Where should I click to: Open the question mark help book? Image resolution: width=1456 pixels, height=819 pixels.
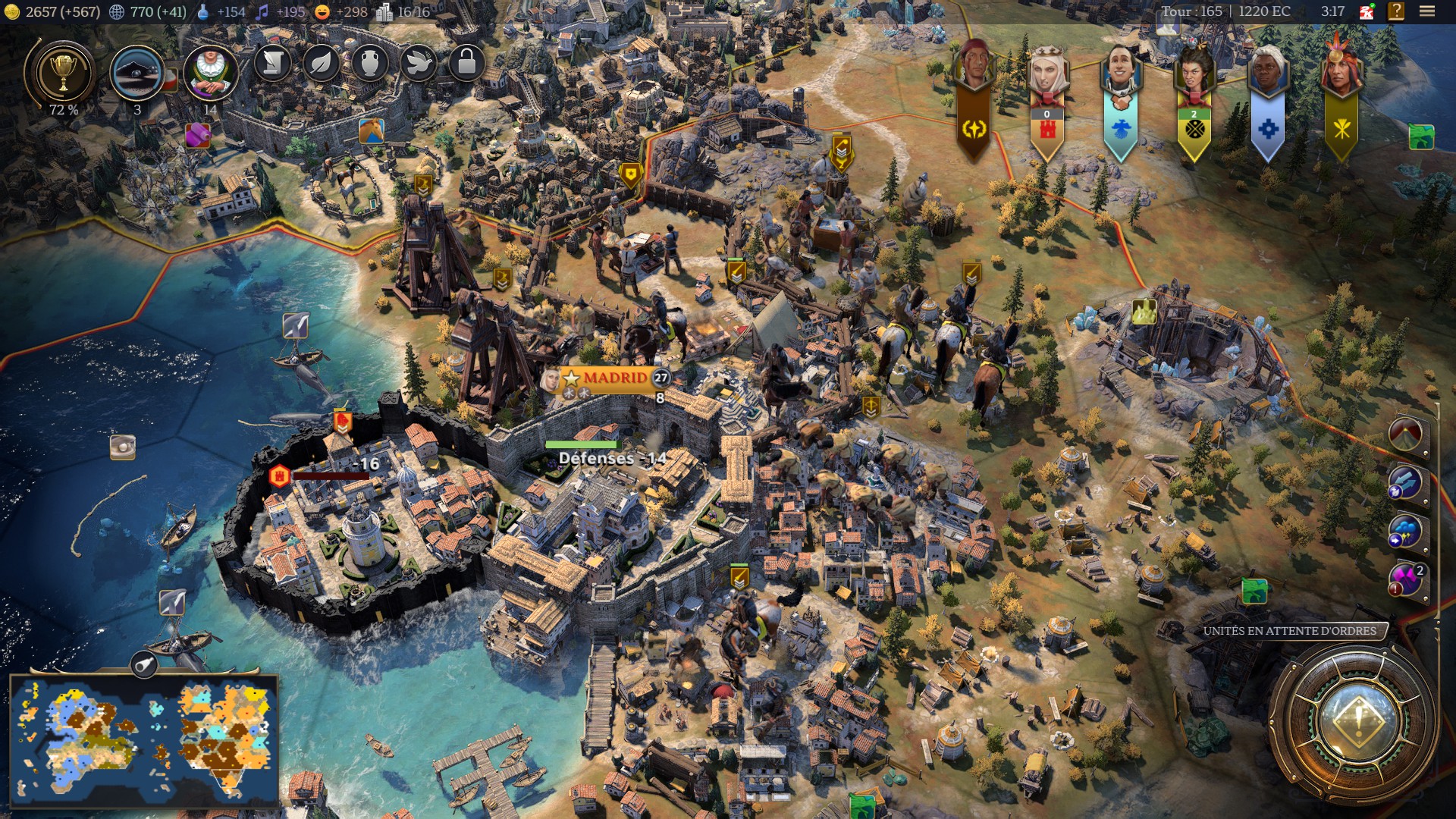pyautogui.click(x=1396, y=11)
